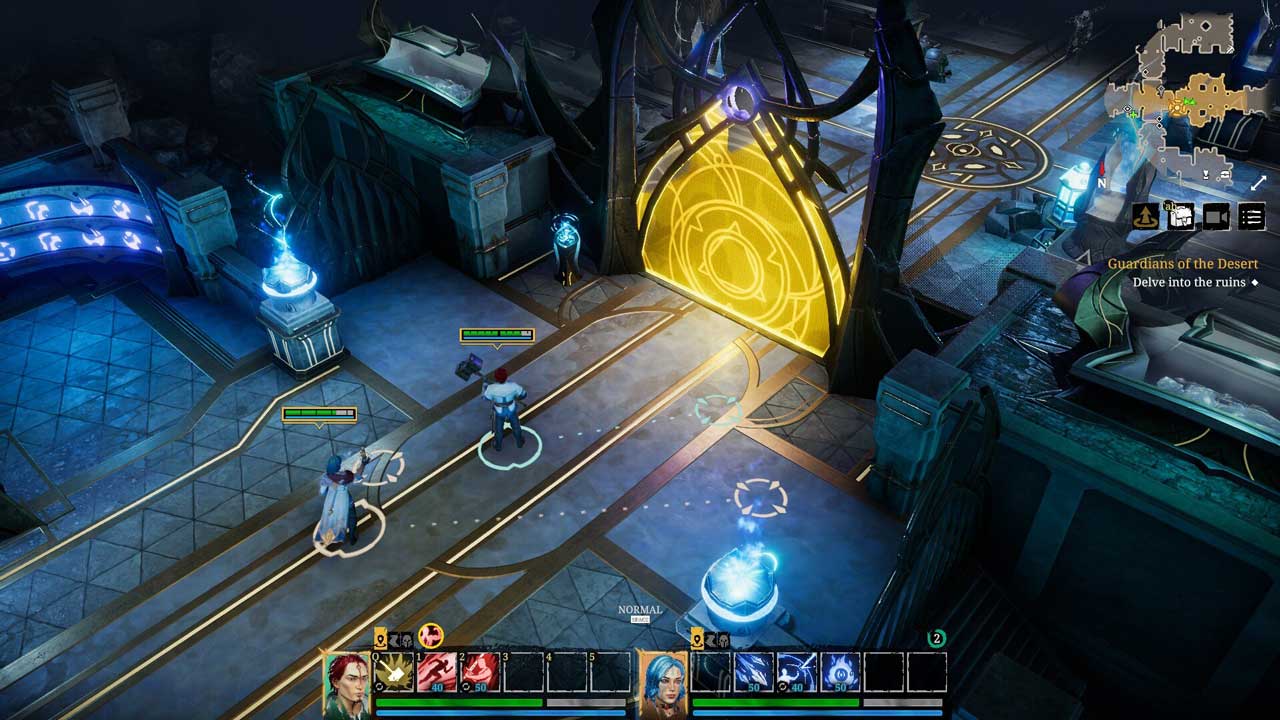Use the red sword ability costing 50
This screenshot has width=1280, height=720.
pyautogui.click(x=480, y=672)
